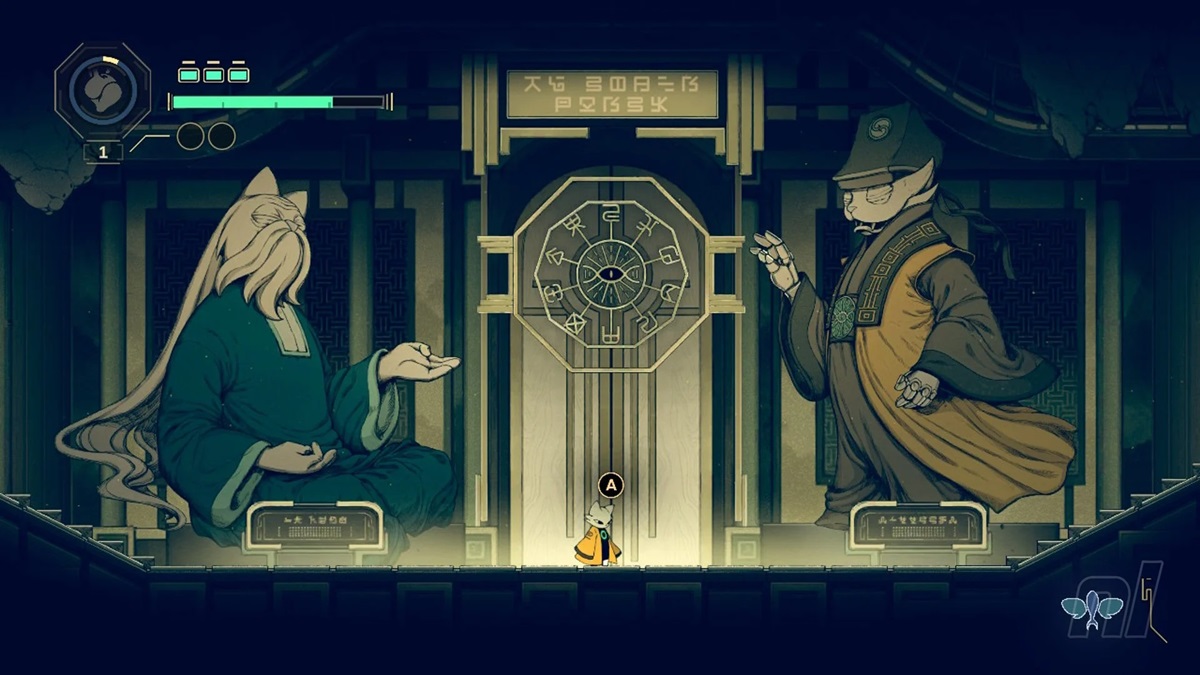Viewport: 1200px width, 675px height.
Task: Click the octagonal medicine pipe emblem
Action: point(103,90)
